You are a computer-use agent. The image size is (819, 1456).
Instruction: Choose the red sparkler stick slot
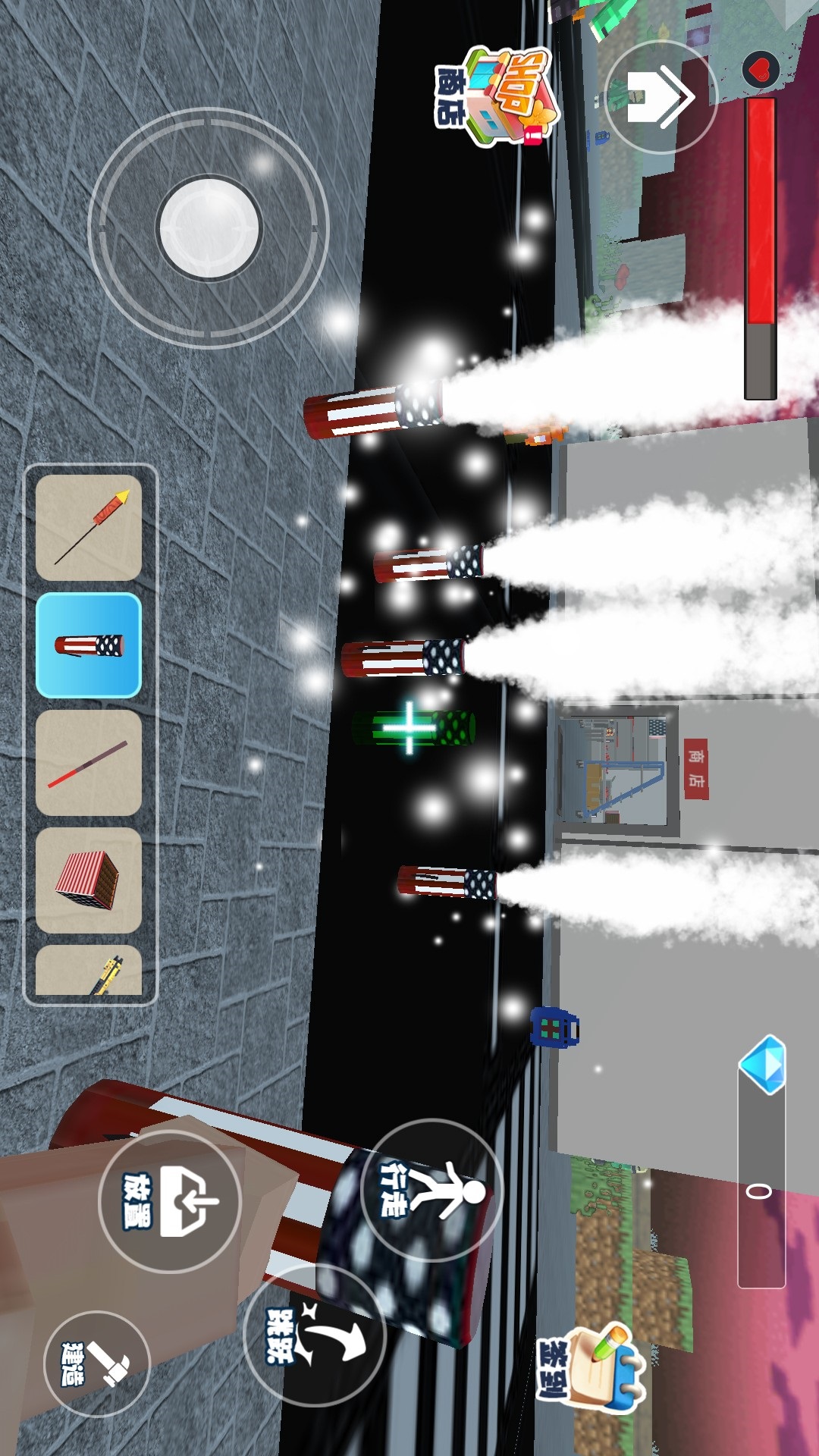coord(89,763)
